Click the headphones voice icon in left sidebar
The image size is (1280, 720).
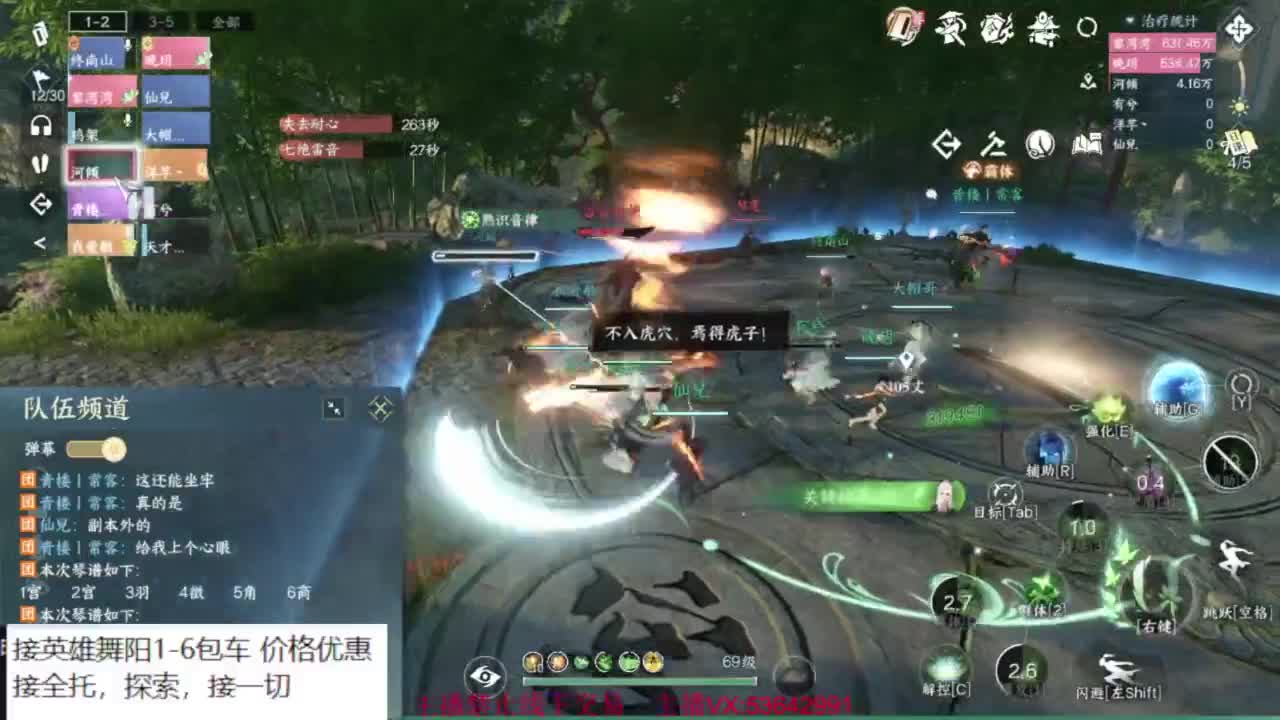pos(40,124)
